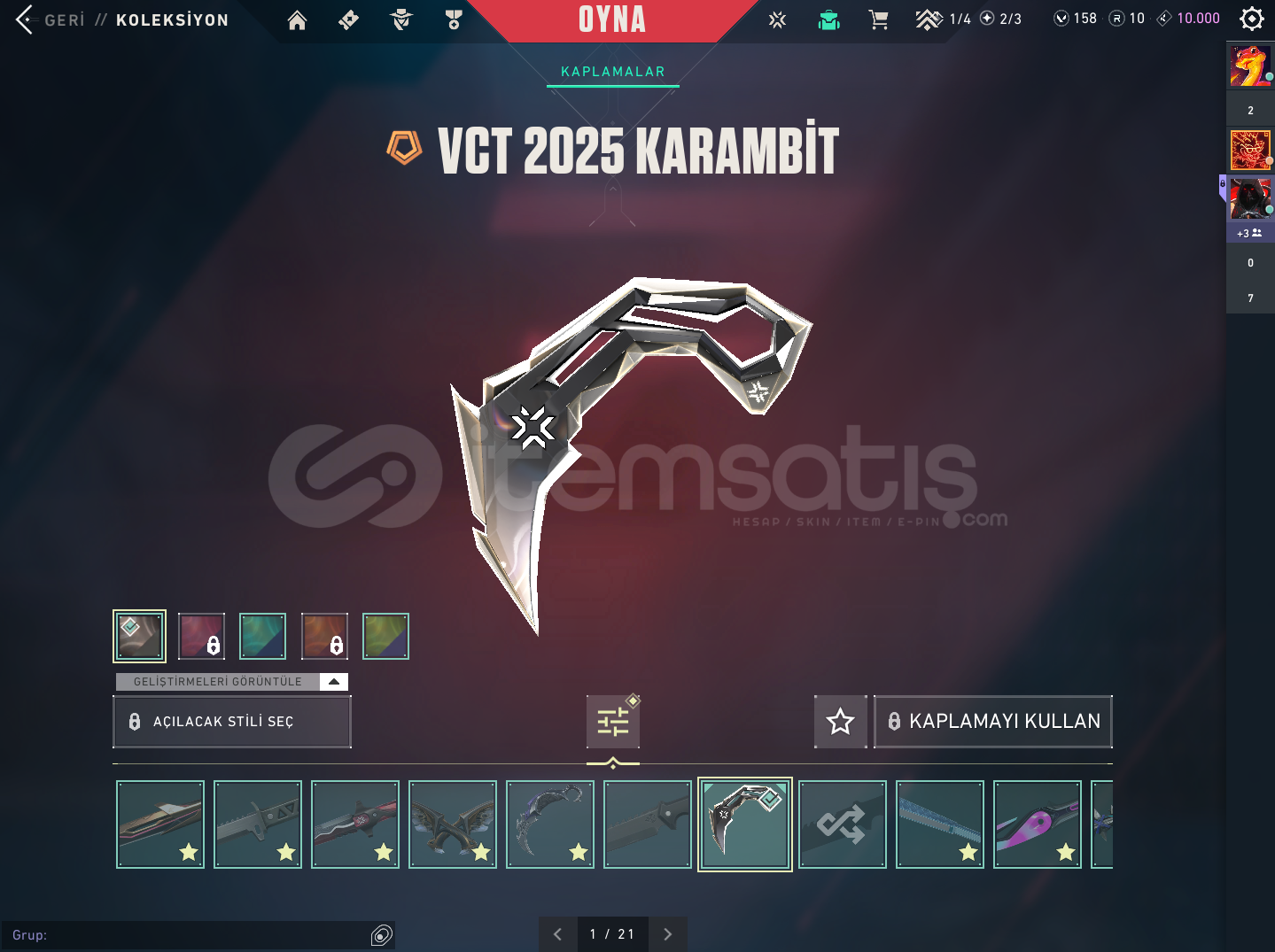Open AÇILACAK STİLİ SEÇ selector
Viewport: 1275px width, 952px height.
click(x=231, y=721)
